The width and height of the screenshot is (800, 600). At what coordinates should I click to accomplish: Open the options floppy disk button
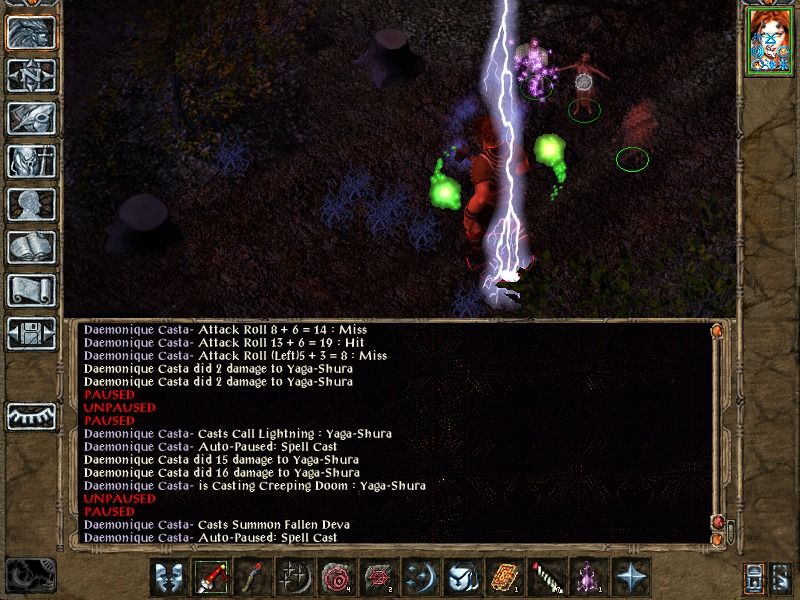point(31,333)
